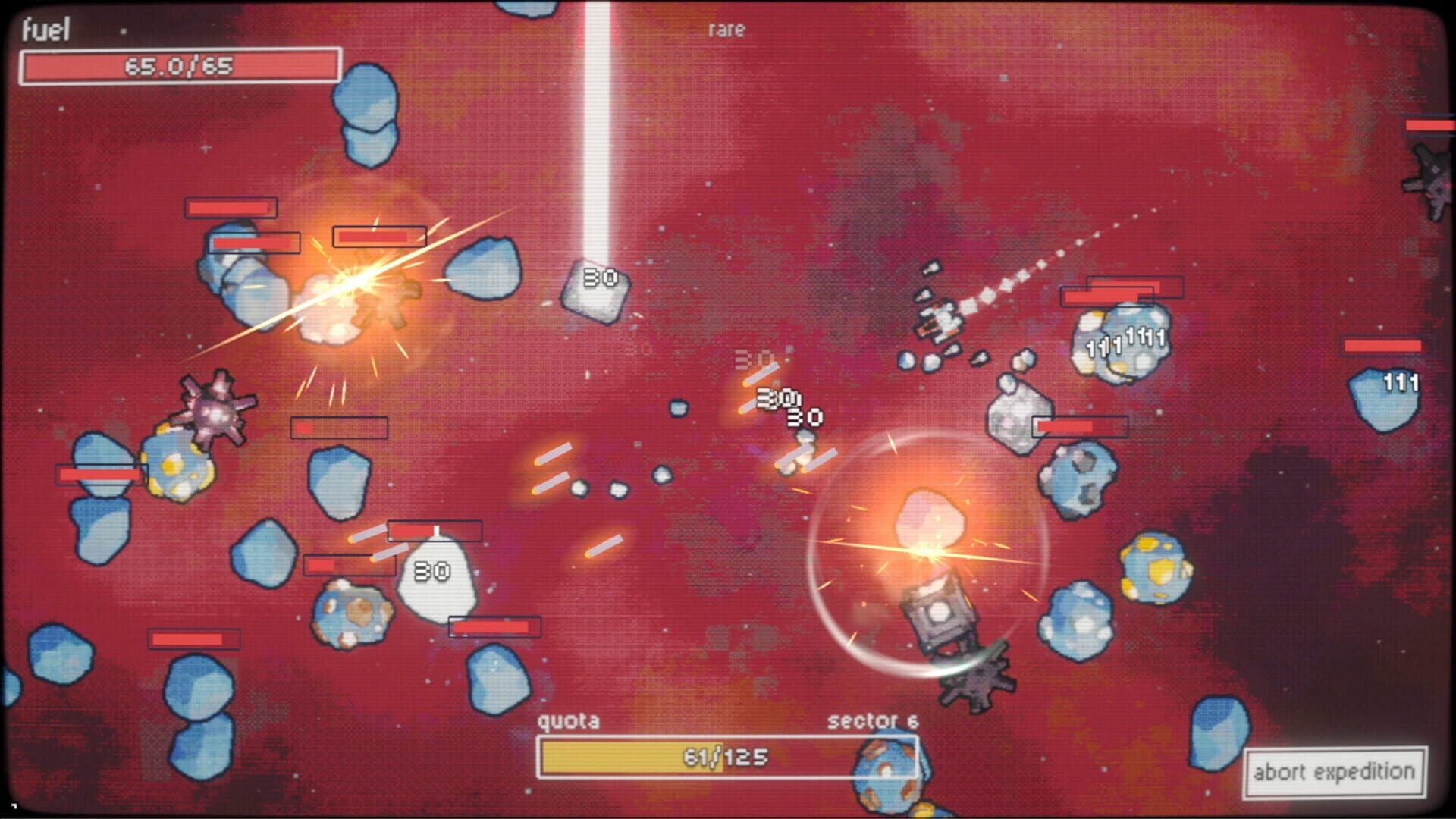Click the fuel label top left
This screenshot has height=819, width=1456.
pyautogui.click(x=45, y=30)
